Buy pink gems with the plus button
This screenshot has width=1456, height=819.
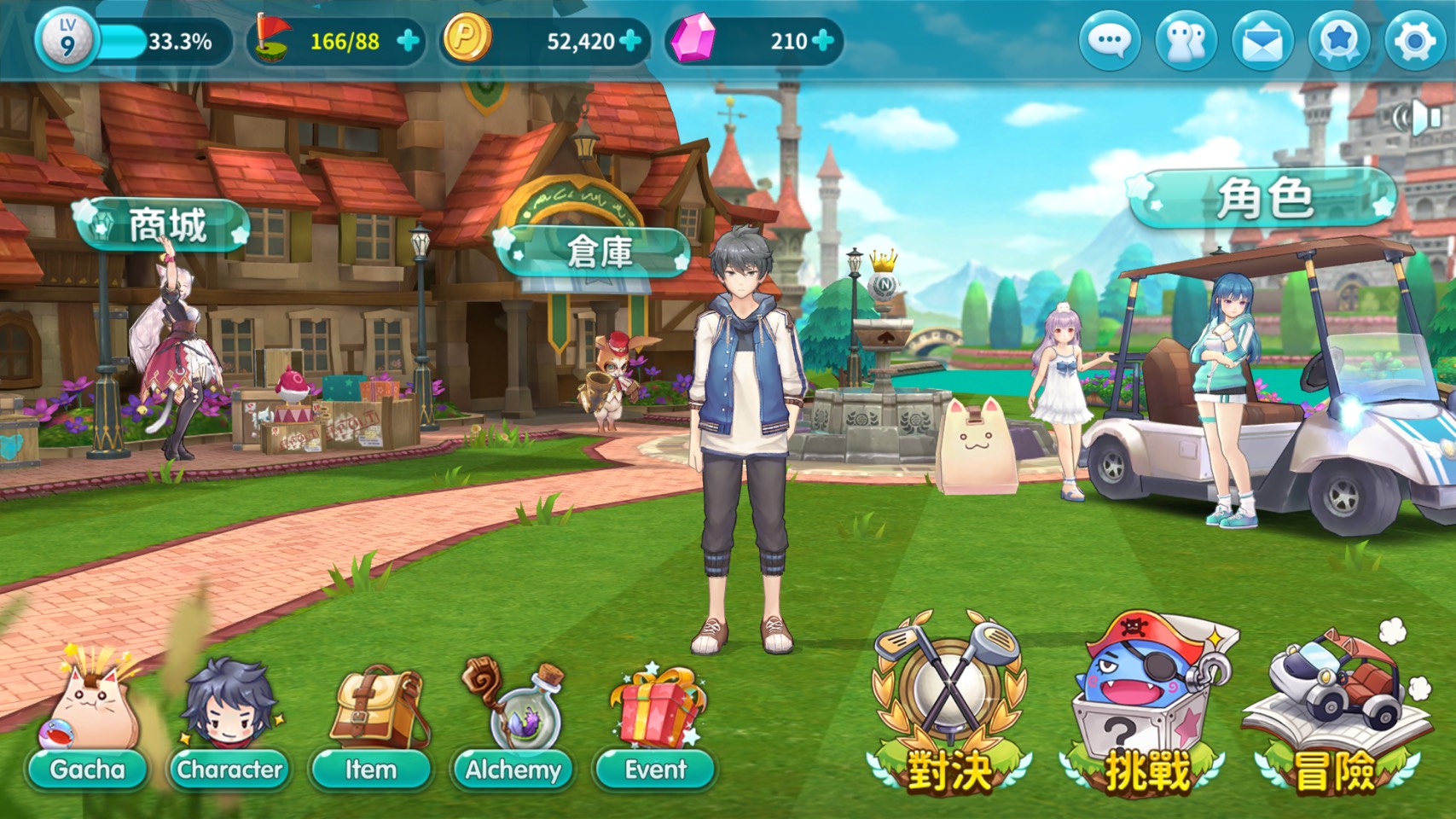click(823, 41)
